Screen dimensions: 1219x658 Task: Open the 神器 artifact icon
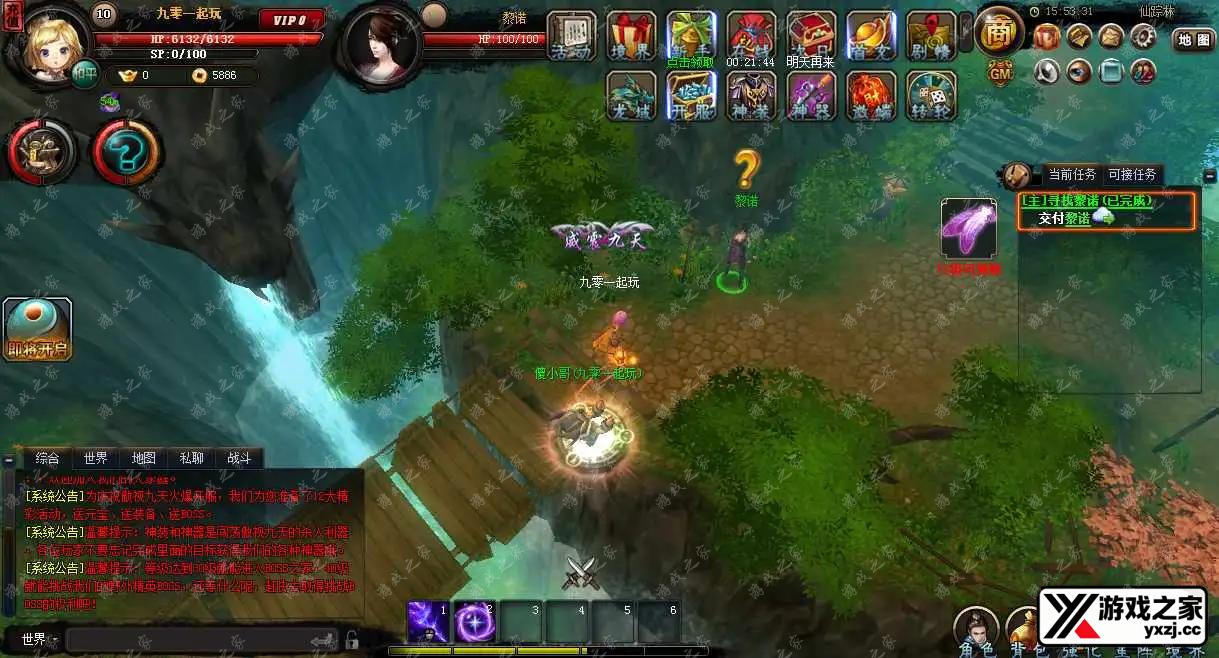[811, 97]
